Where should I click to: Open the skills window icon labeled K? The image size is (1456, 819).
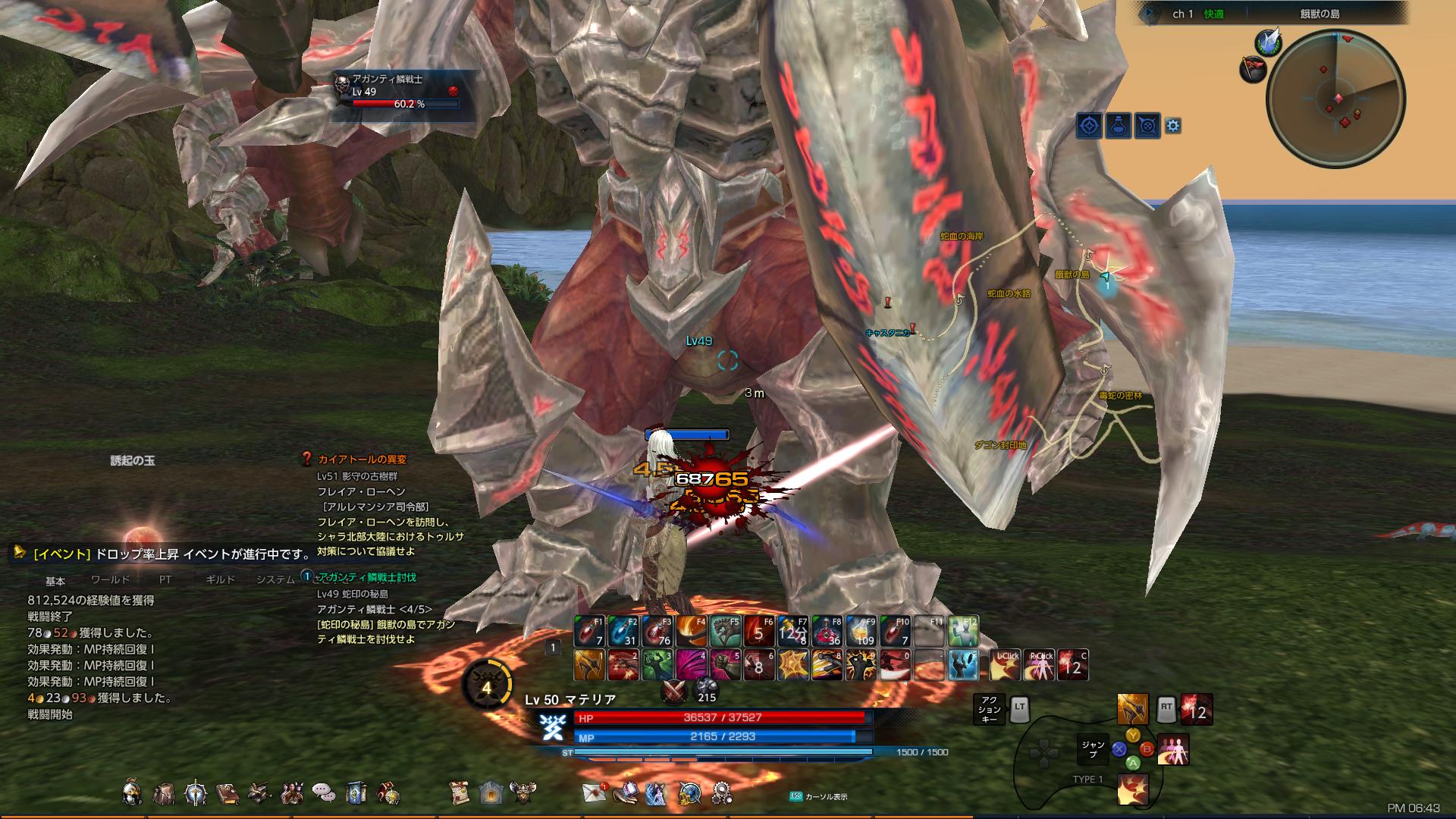[196, 792]
